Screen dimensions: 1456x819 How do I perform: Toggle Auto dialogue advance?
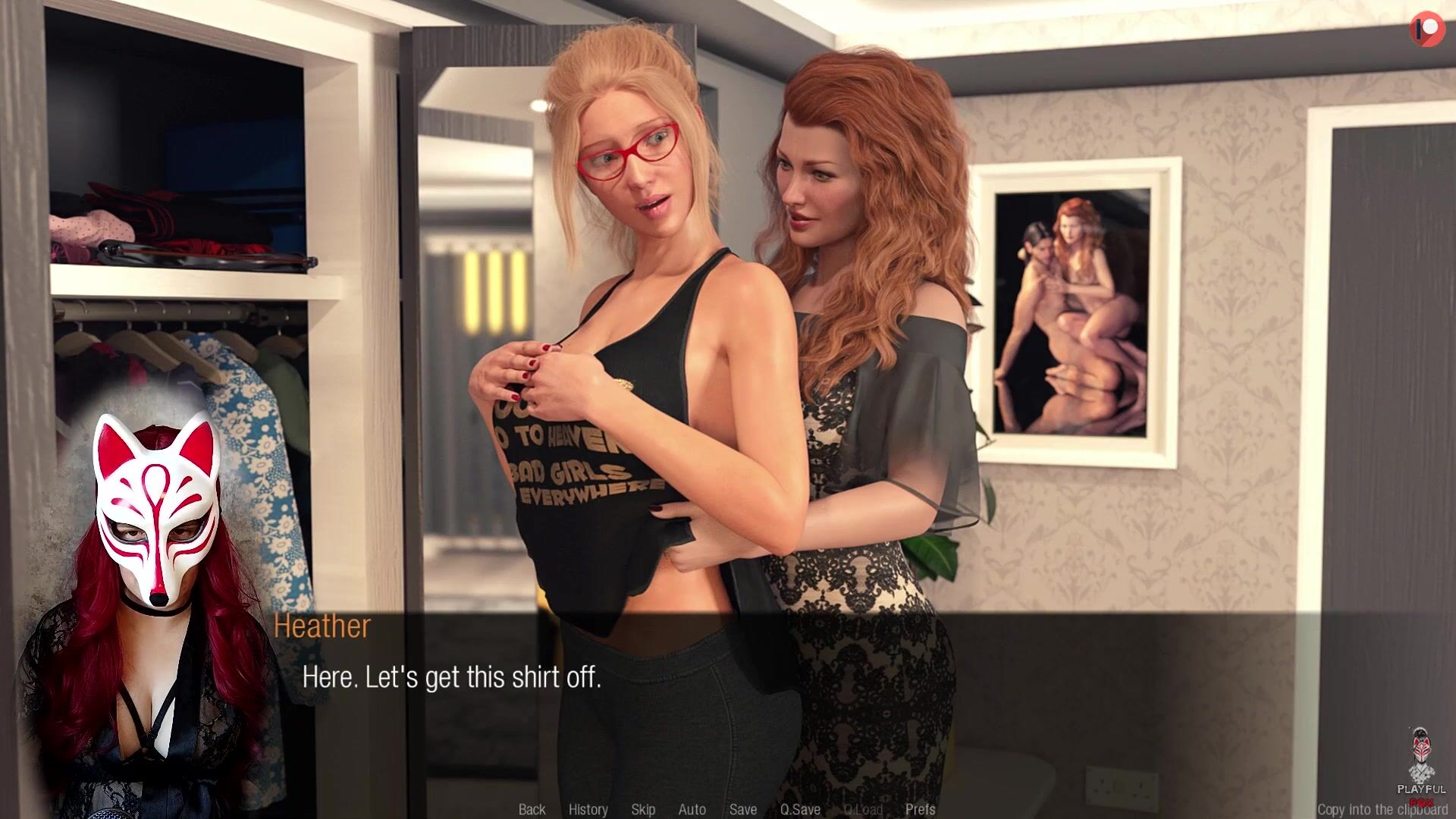click(x=692, y=809)
